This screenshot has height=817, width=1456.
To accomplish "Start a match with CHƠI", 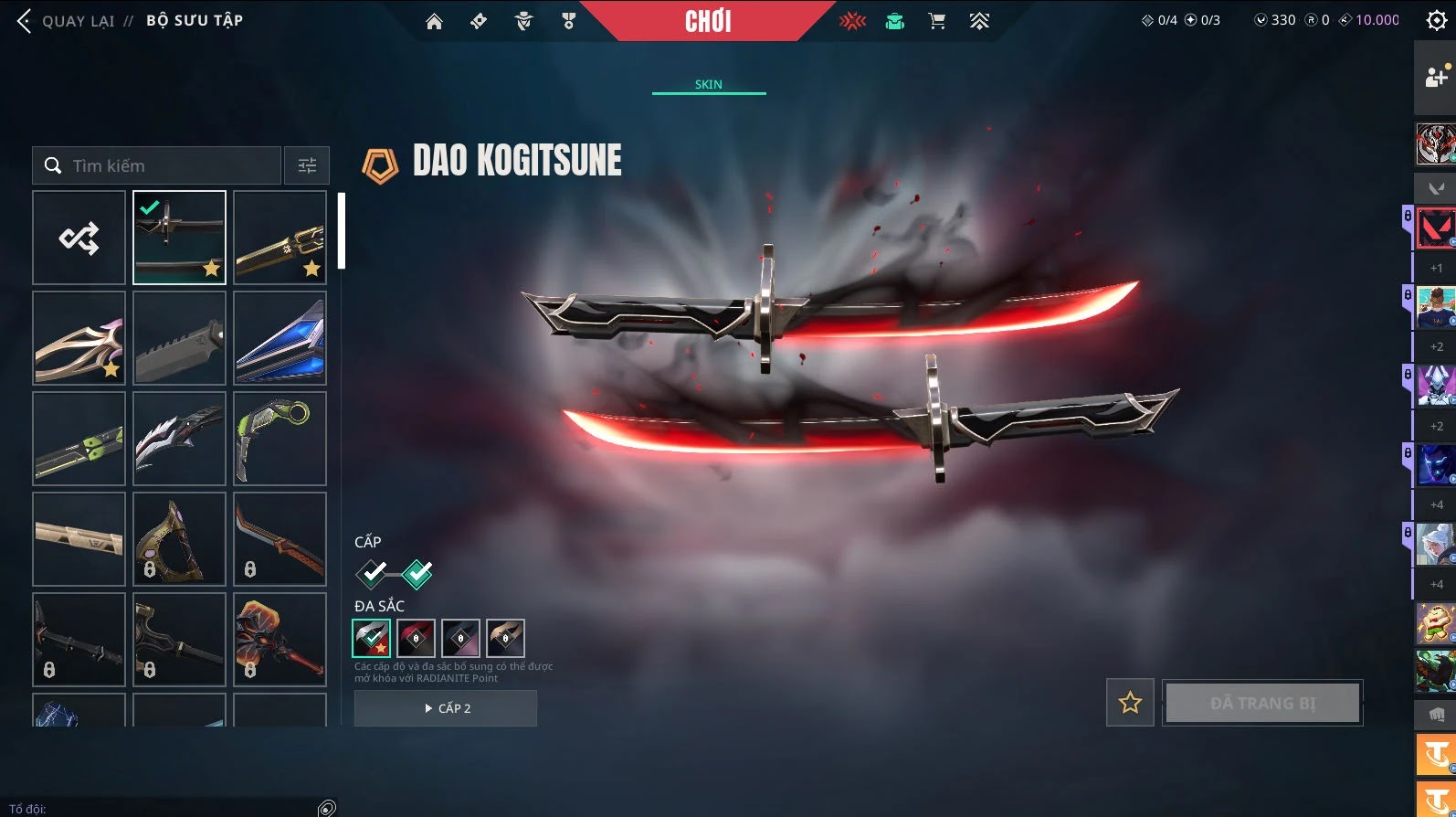I will point(708,21).
